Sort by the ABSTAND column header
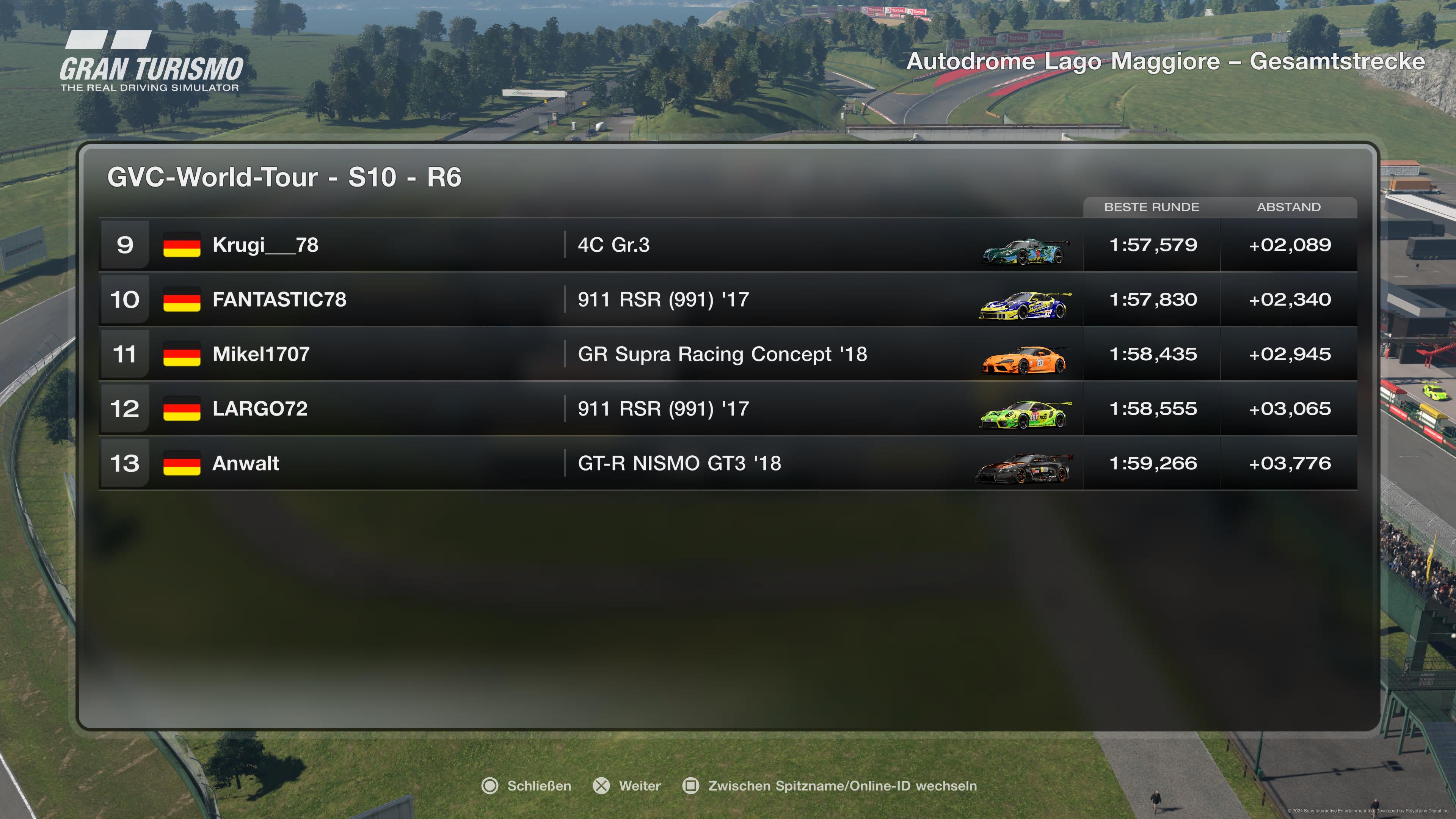The width and height of the screenshot is (1456, 819). coord(1289,207)
